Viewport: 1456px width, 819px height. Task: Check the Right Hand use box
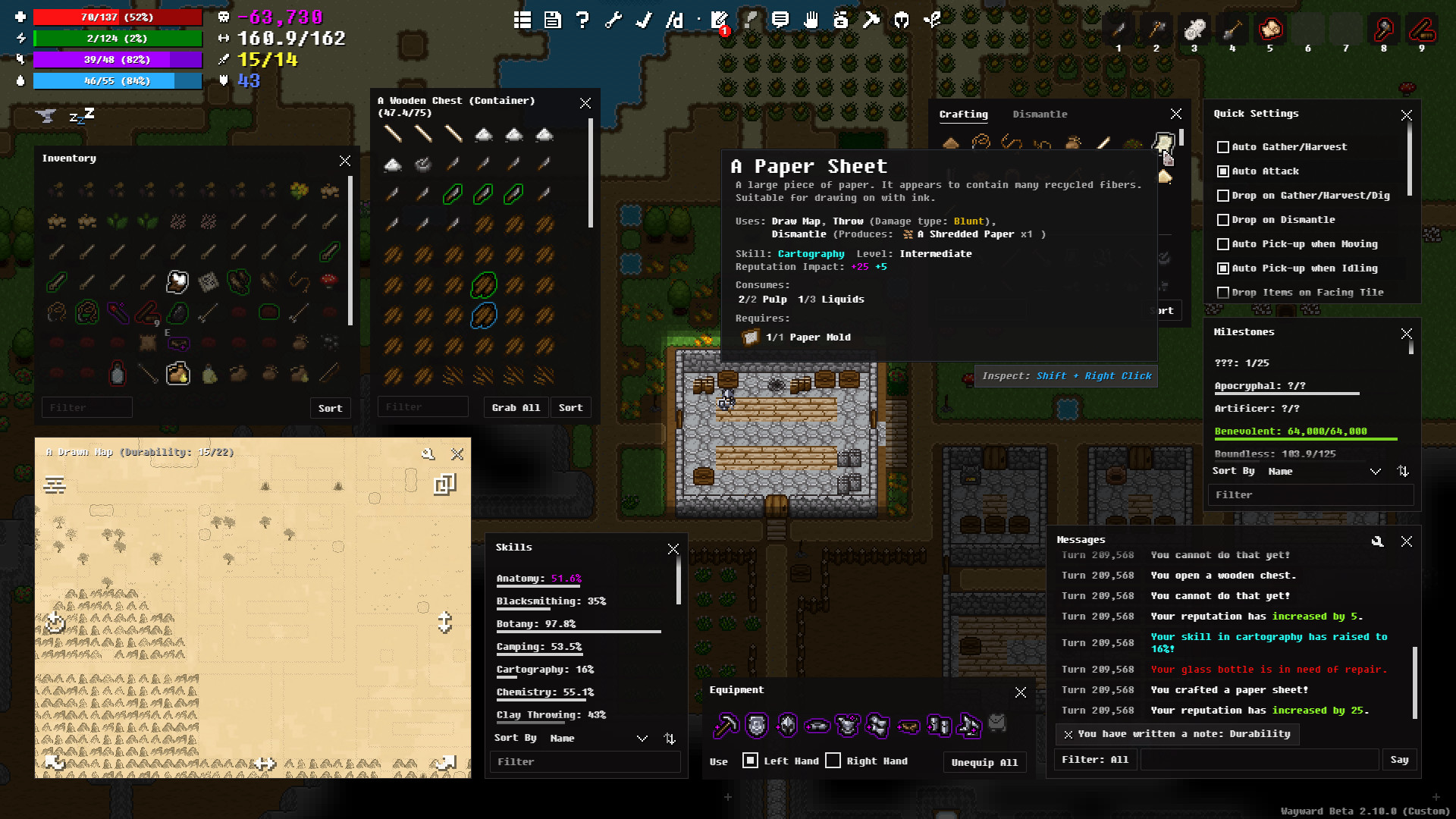click(833, 761)
